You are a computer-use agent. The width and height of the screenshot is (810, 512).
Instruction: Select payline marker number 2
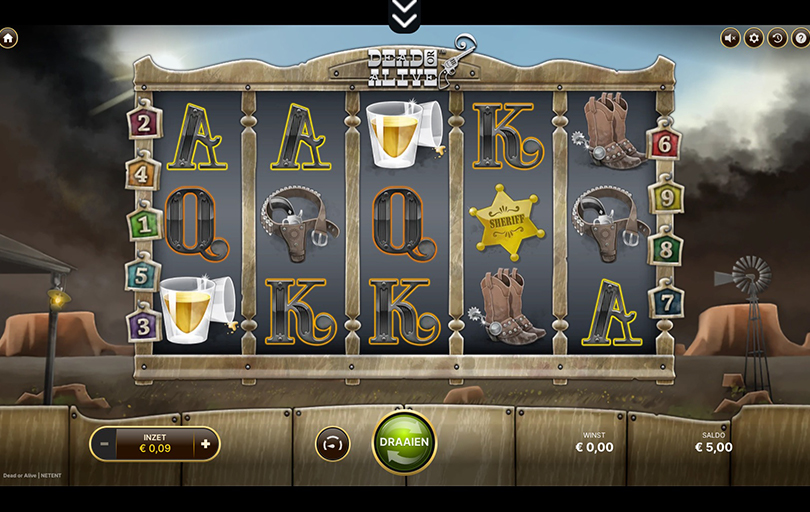[x=145, y=123]
